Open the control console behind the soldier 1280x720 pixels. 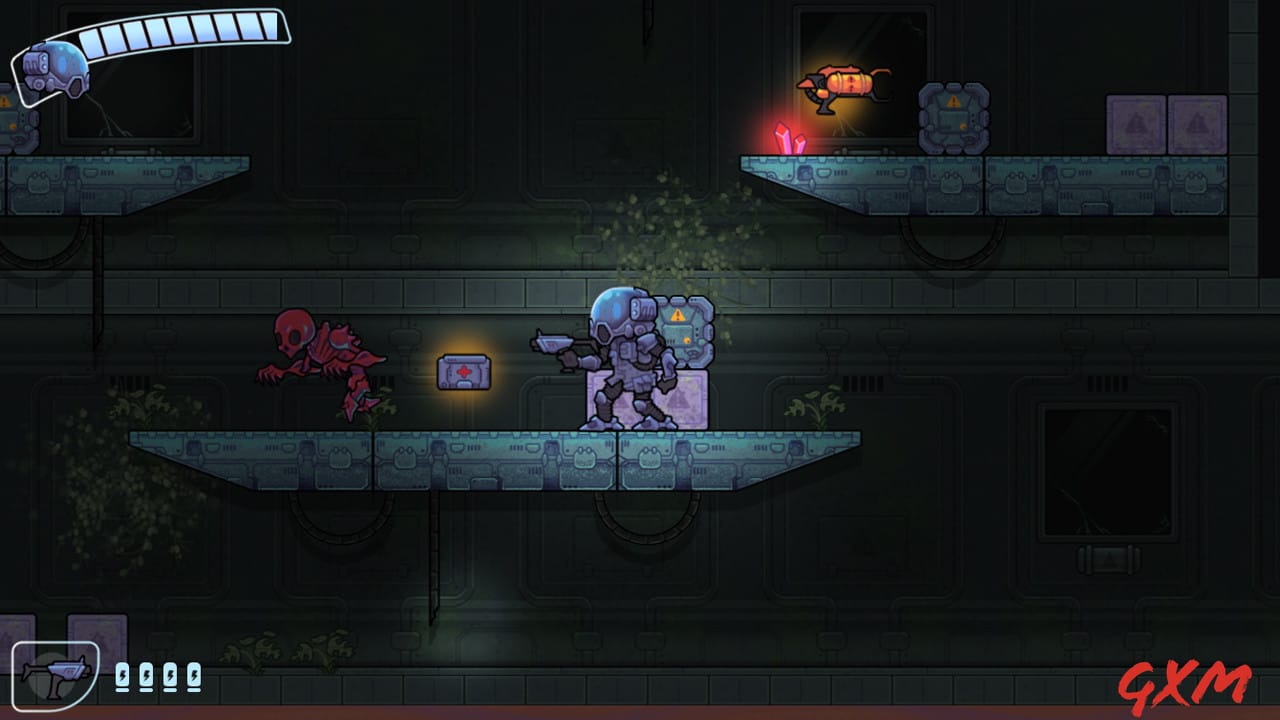coord(685,330)
